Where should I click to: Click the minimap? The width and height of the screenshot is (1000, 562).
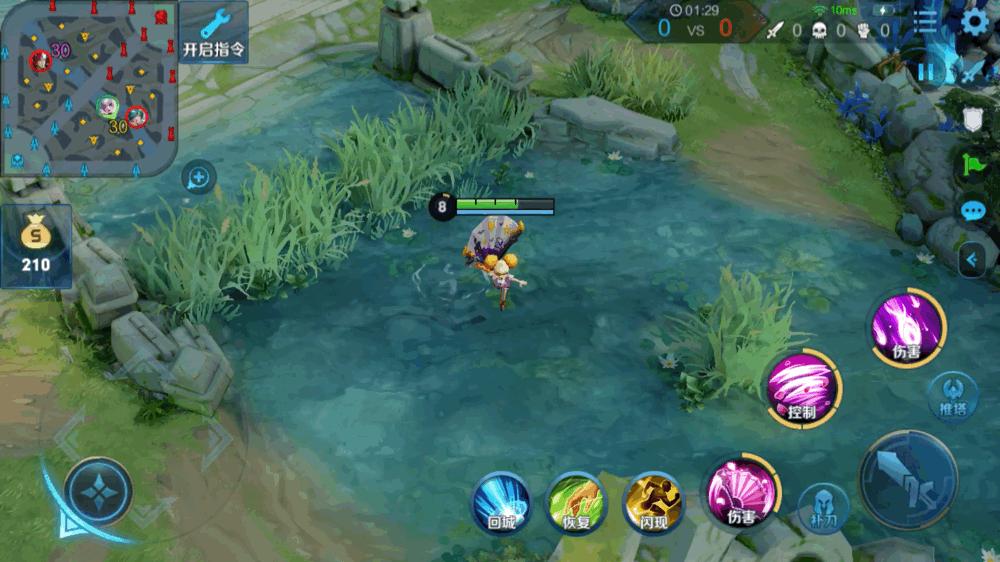pyautogui.click(x=88, y=88)
